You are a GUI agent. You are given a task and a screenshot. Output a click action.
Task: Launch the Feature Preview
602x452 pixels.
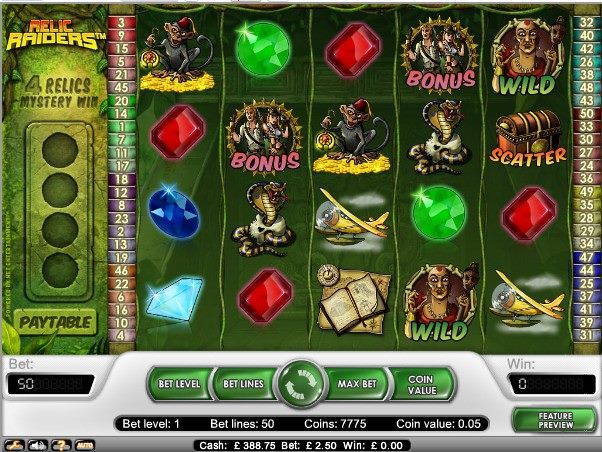[x=553, y=418]
